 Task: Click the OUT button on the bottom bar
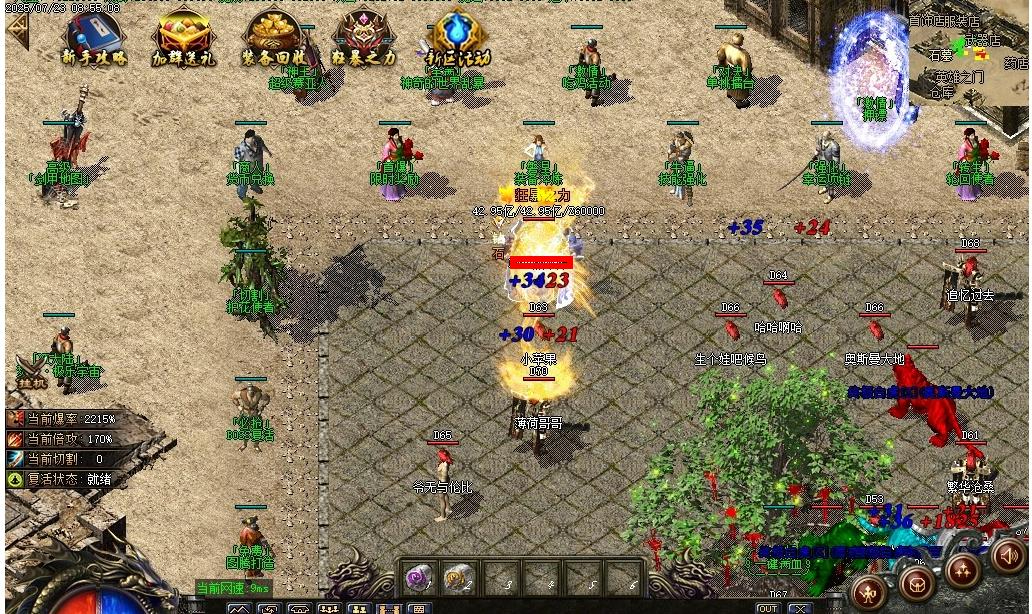point(767,607)
